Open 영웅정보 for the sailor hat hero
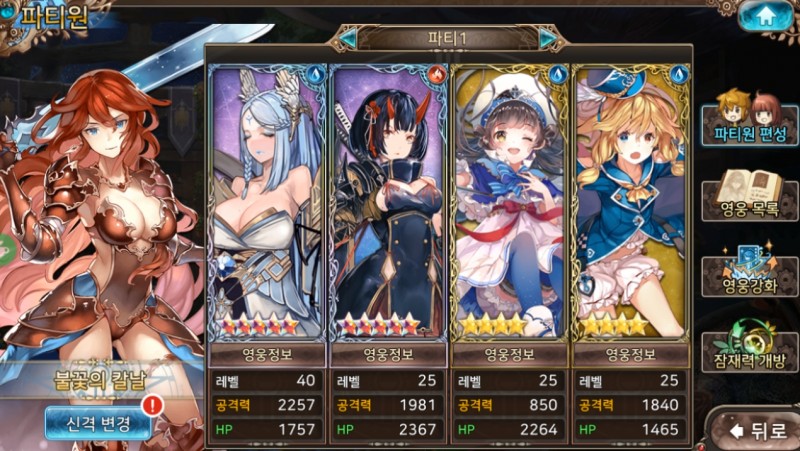The width and height of the screenshot is (800, 451). click(x=510, y=353)
